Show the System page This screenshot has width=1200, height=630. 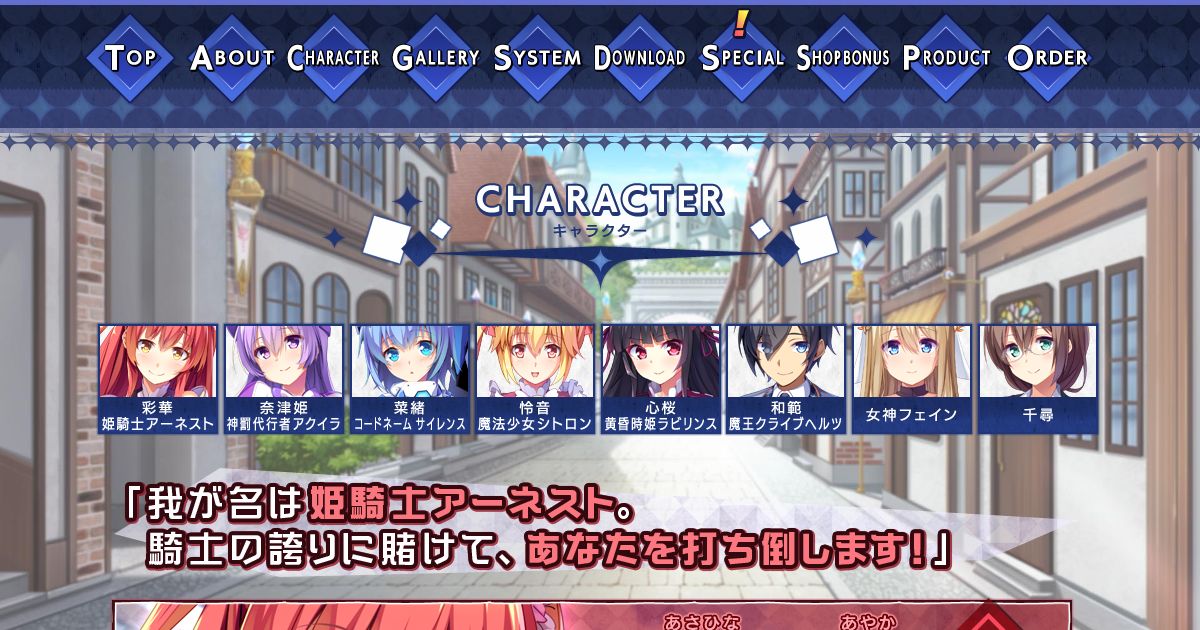click(538, 57)
